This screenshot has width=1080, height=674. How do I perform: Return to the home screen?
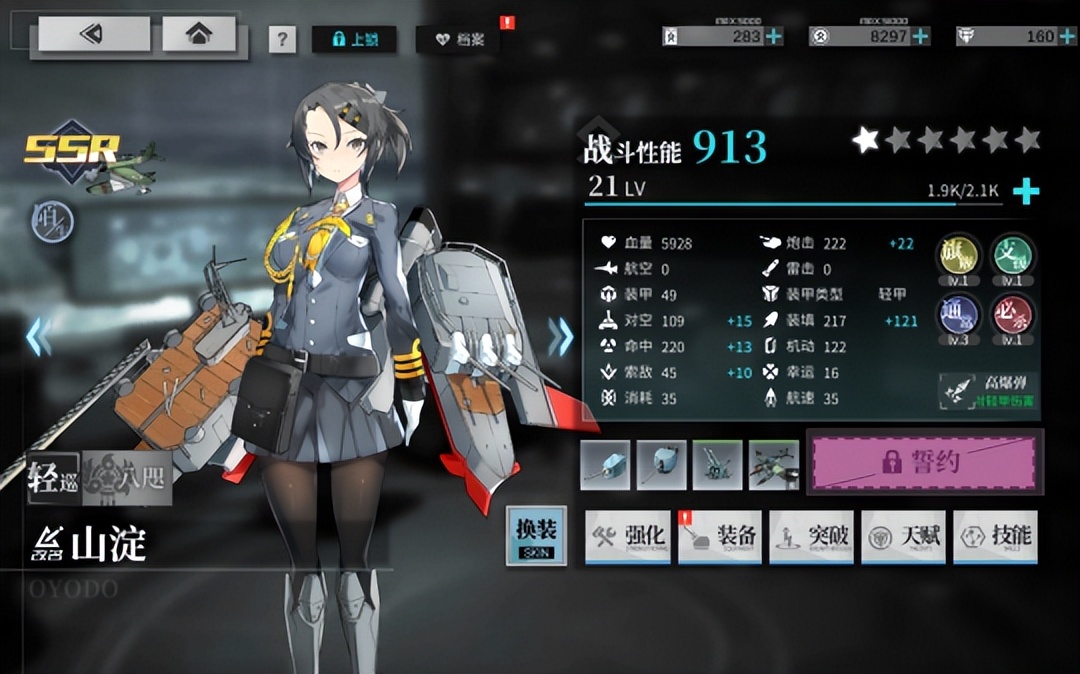click(x=199, y=35)
